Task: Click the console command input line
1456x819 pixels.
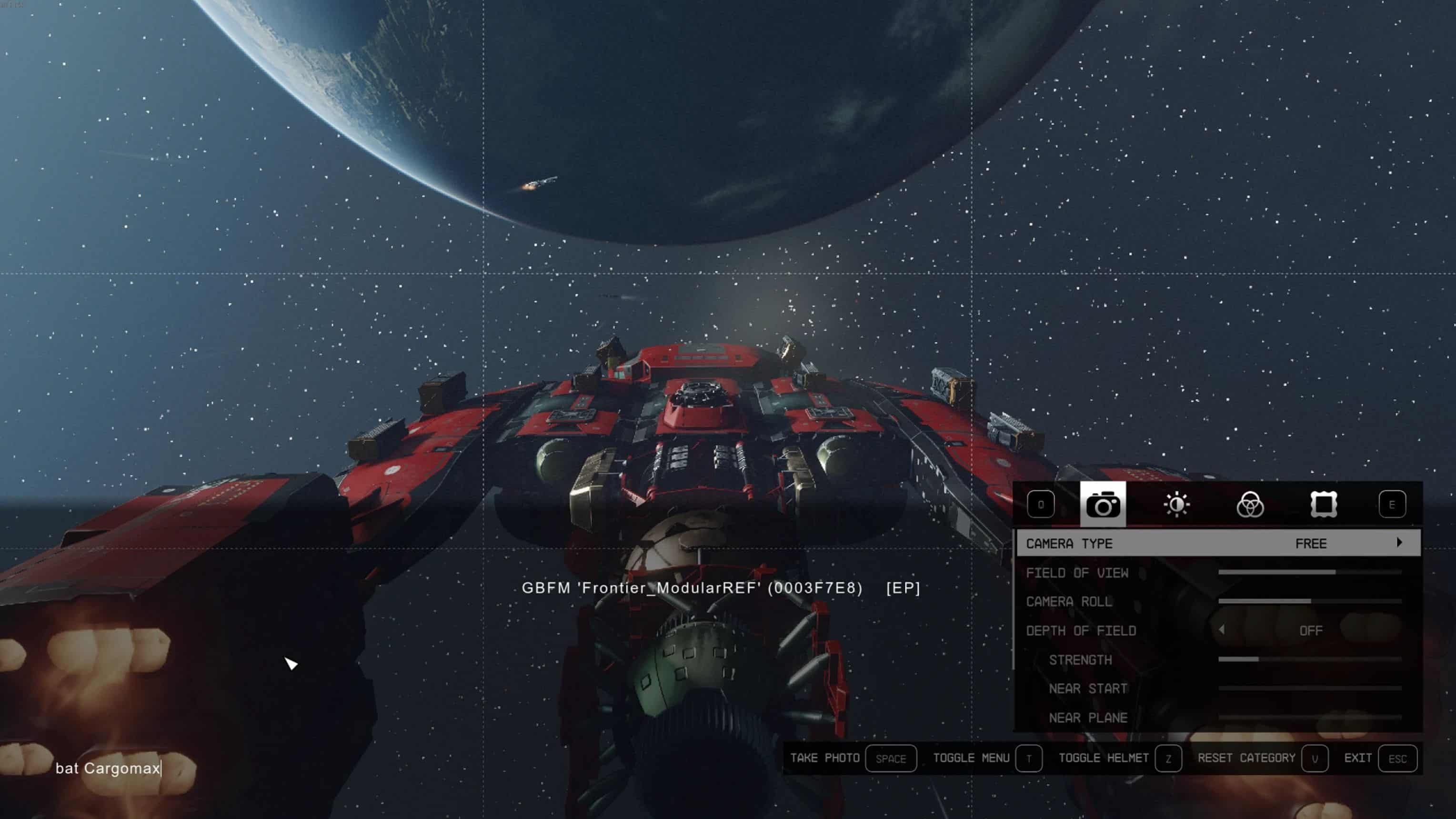Action: pyautogui.click(x=108, y=768)
